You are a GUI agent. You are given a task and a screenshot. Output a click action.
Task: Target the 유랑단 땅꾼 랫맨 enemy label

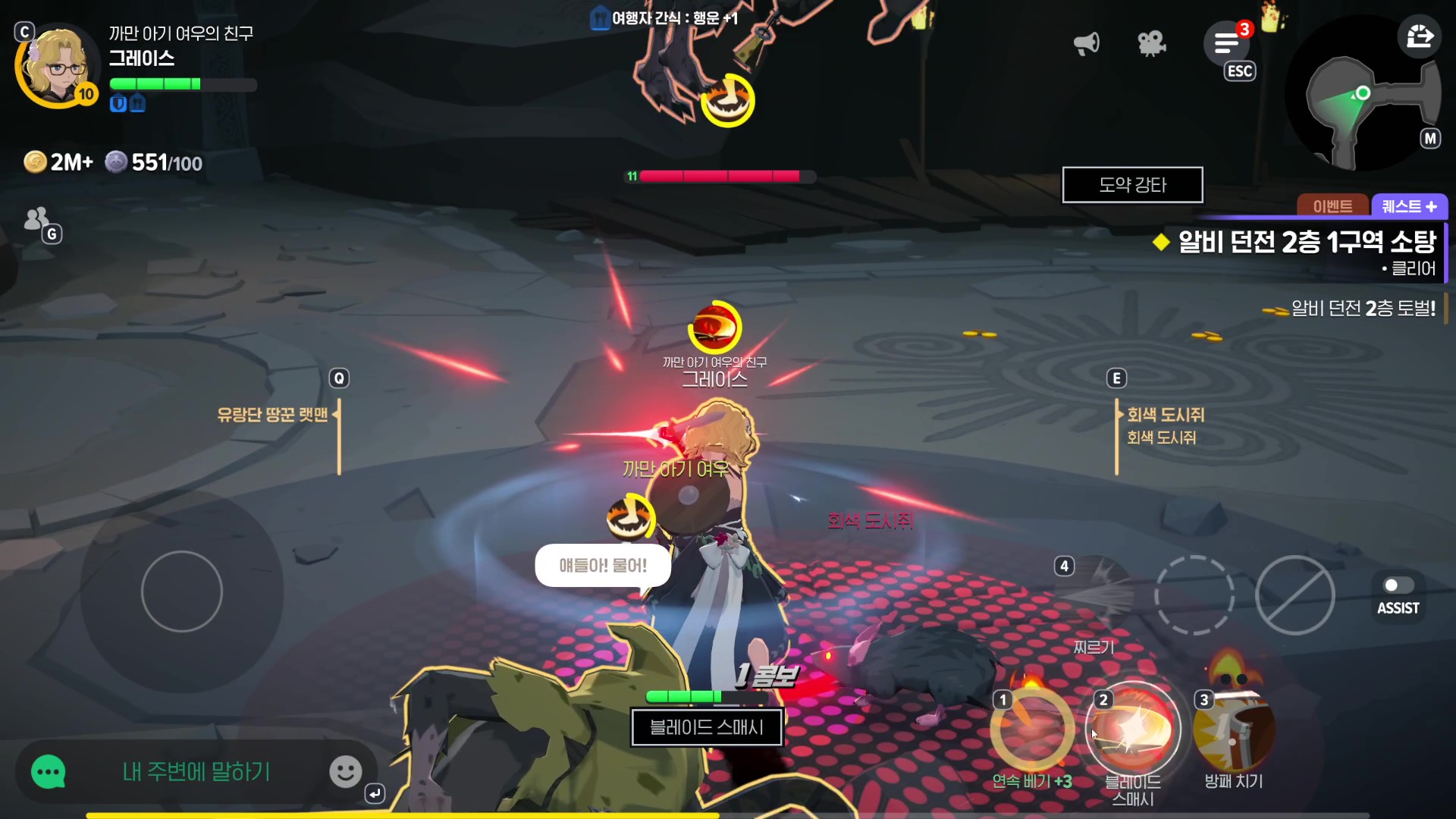(272, 415)
